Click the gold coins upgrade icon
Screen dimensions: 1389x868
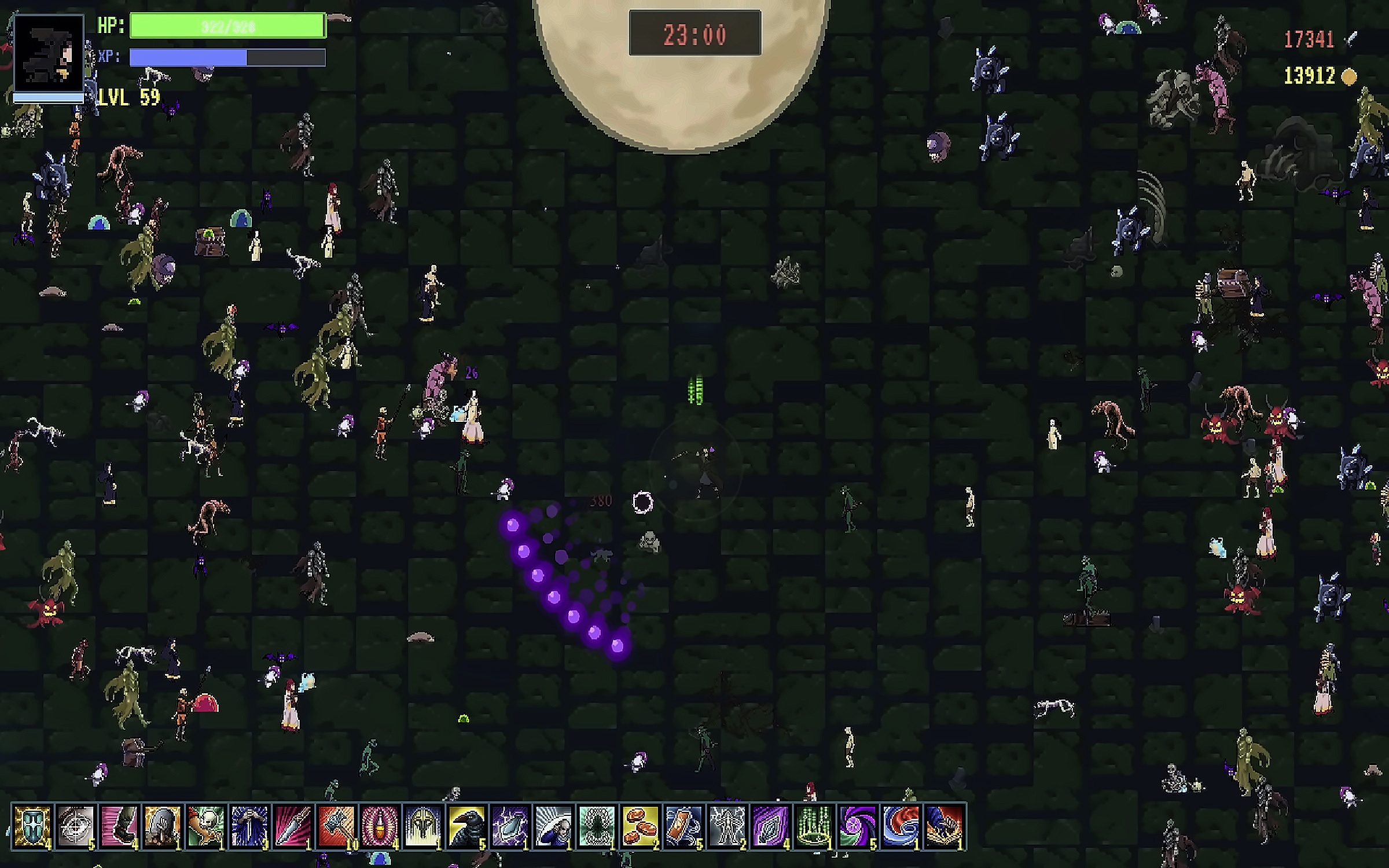(x=640, y=826)
